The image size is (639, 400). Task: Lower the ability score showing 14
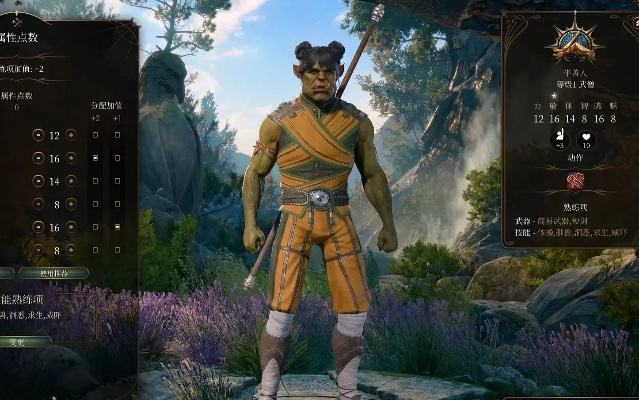pos(38,181)
